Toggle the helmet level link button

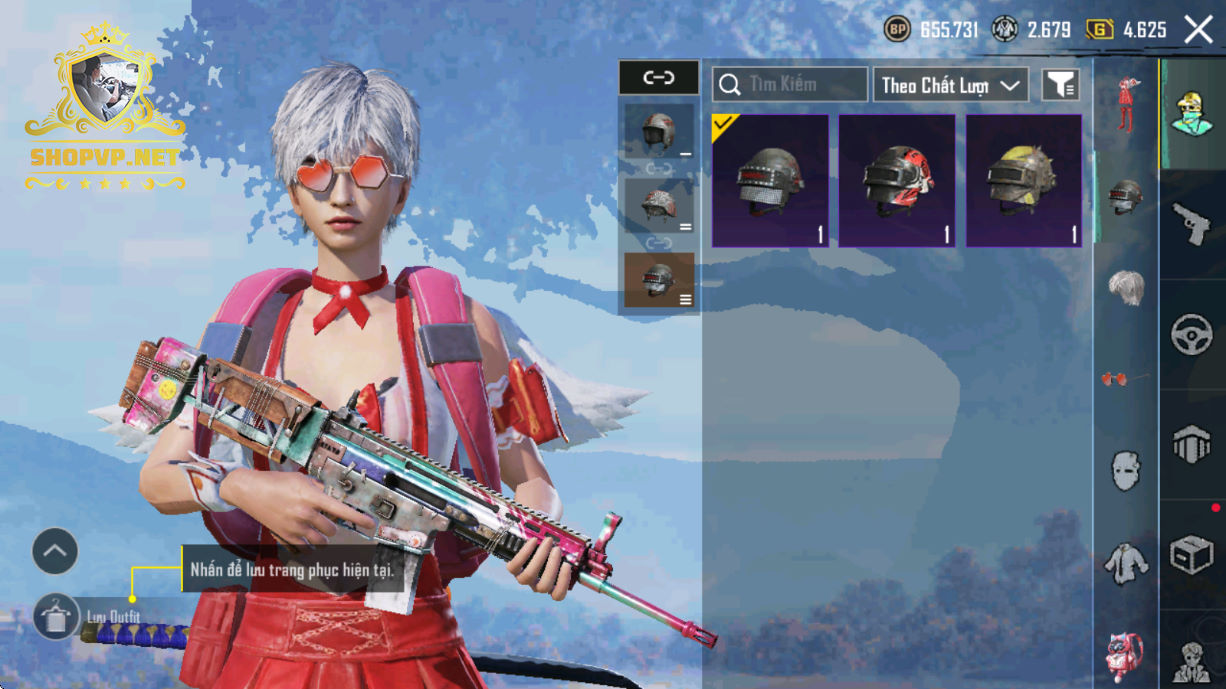[658, 77]
